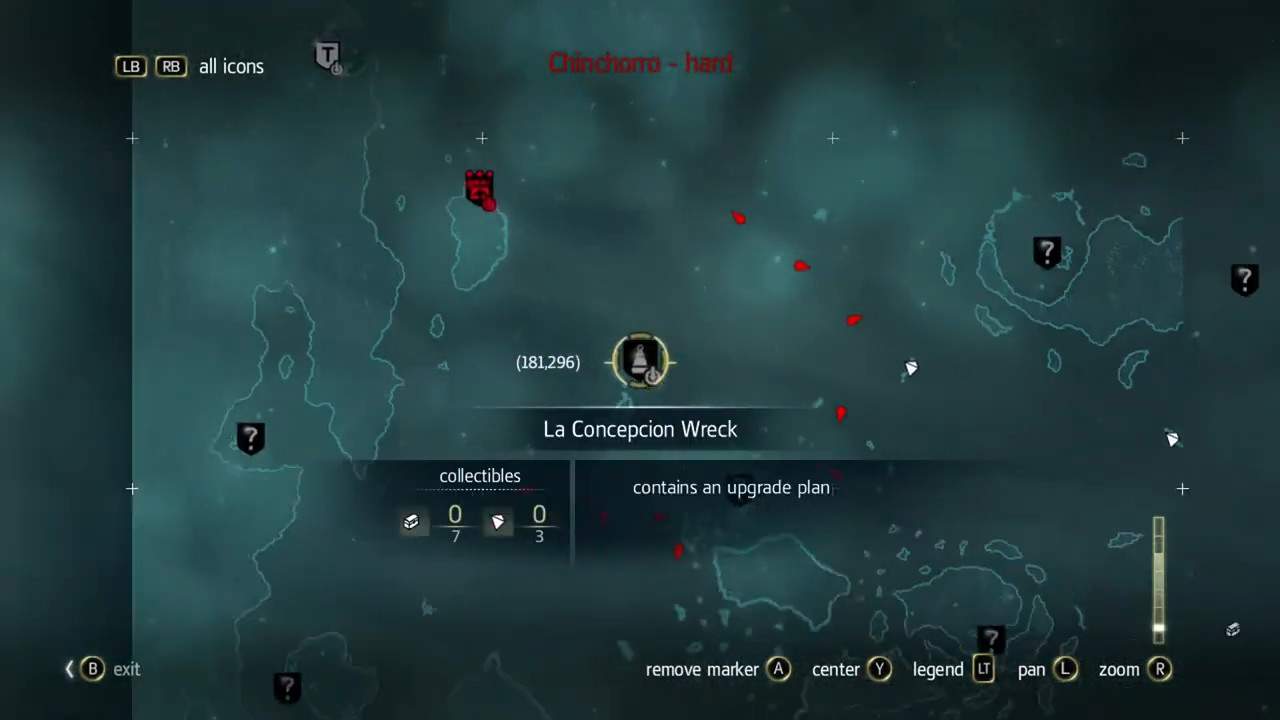The height and width of the screenshot is (720, 1280).
Task: Select the La Concepcion Wreck diving bell icon
Action: pos(640,361)
